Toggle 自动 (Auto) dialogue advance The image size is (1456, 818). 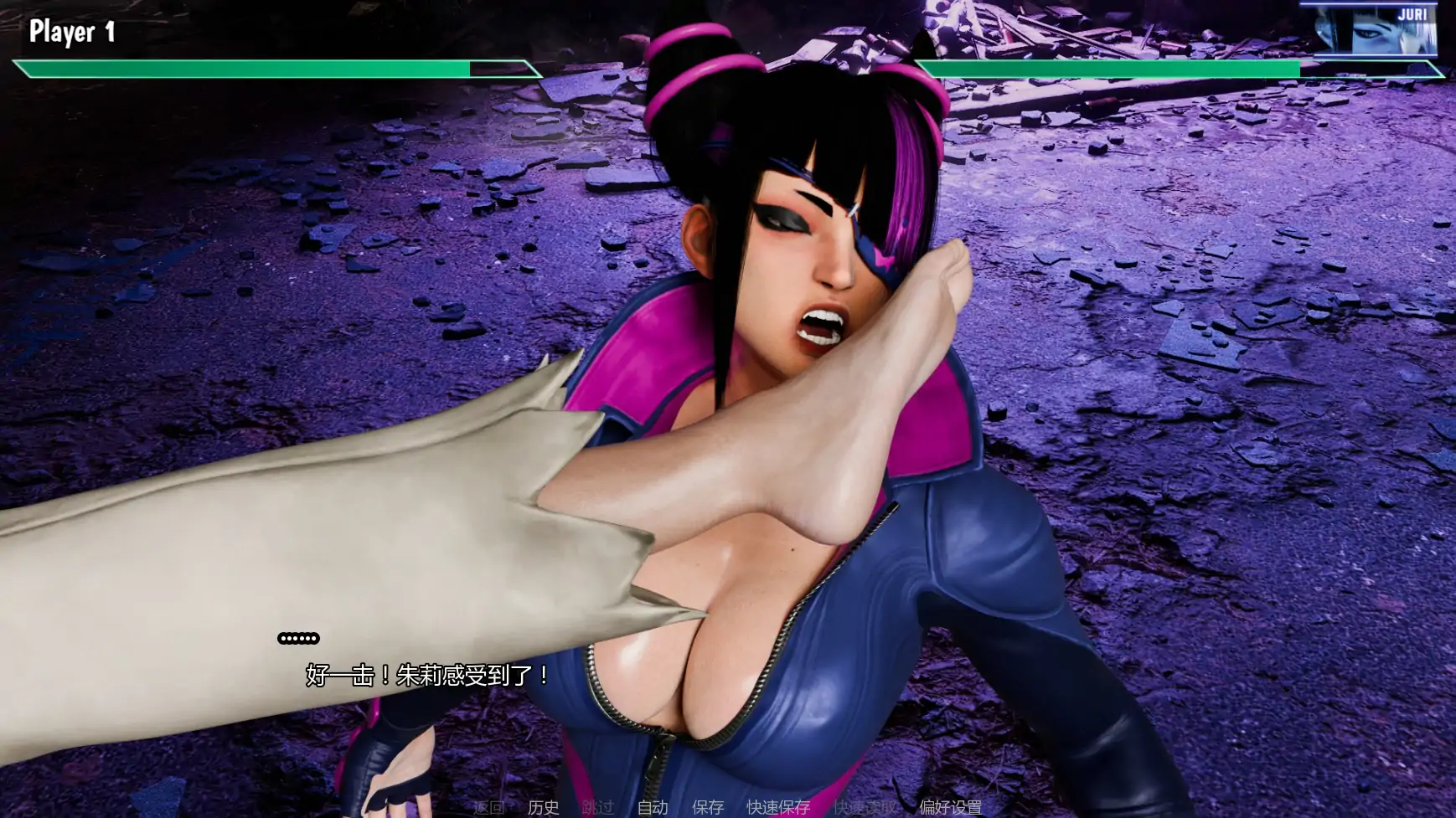[653, 807]
